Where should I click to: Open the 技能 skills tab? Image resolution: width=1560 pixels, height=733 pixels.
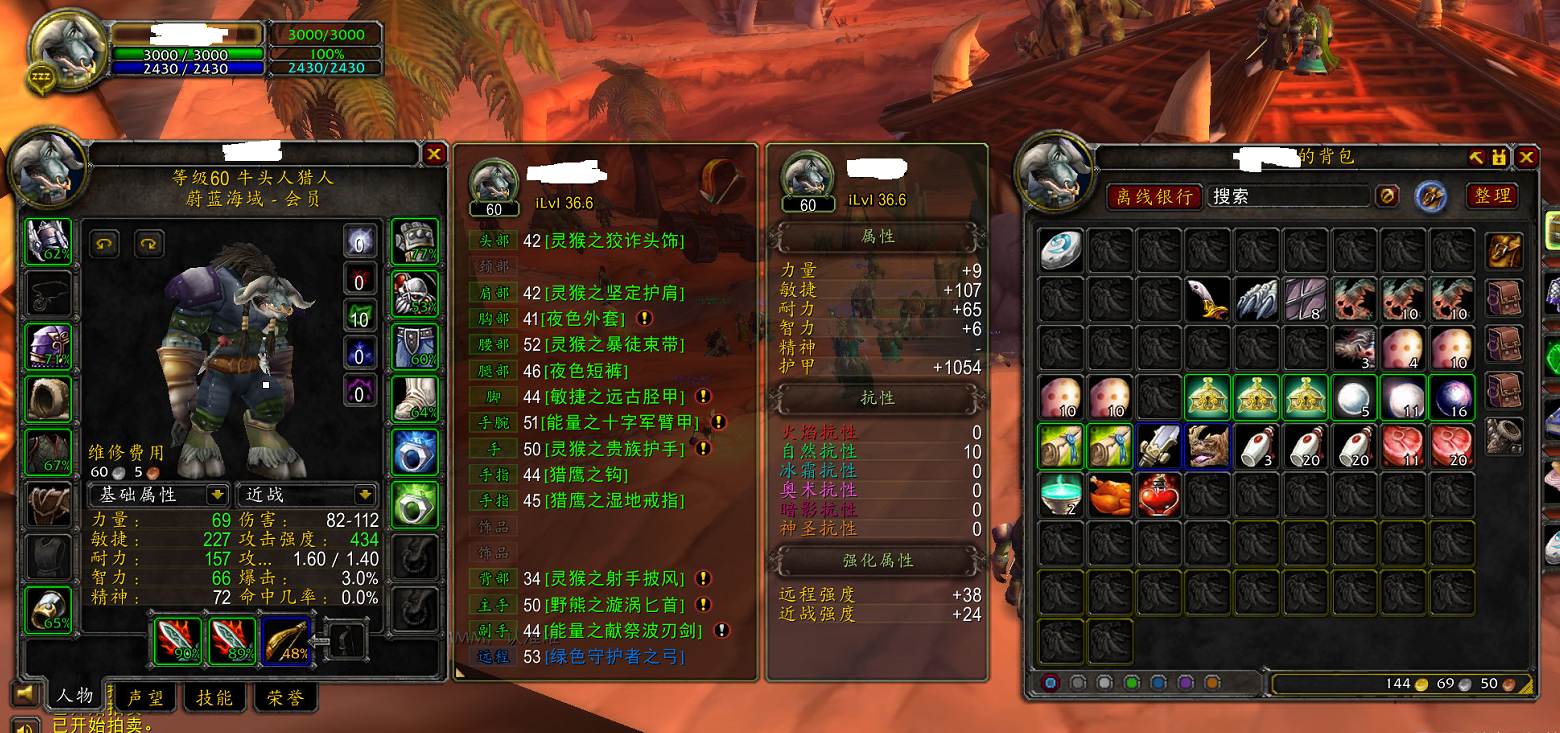point(214,697)
